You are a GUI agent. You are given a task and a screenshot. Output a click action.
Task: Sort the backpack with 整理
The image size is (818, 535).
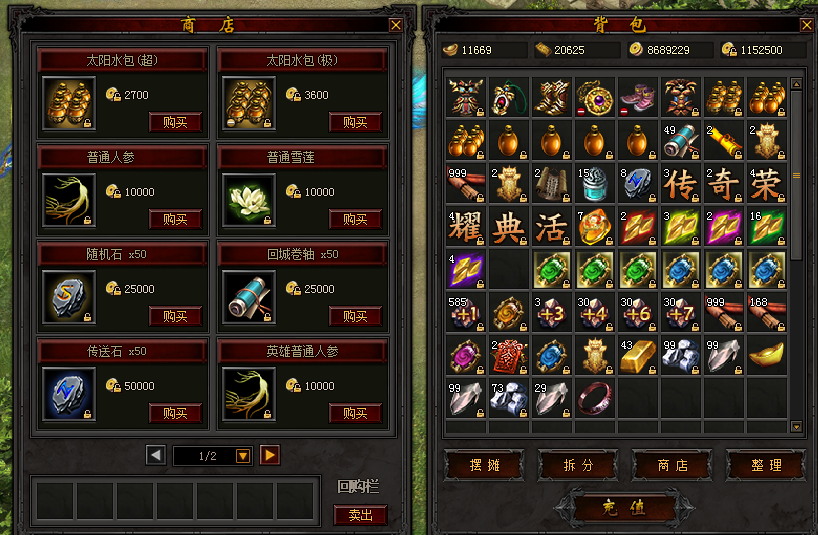click(x=766, y=465)
